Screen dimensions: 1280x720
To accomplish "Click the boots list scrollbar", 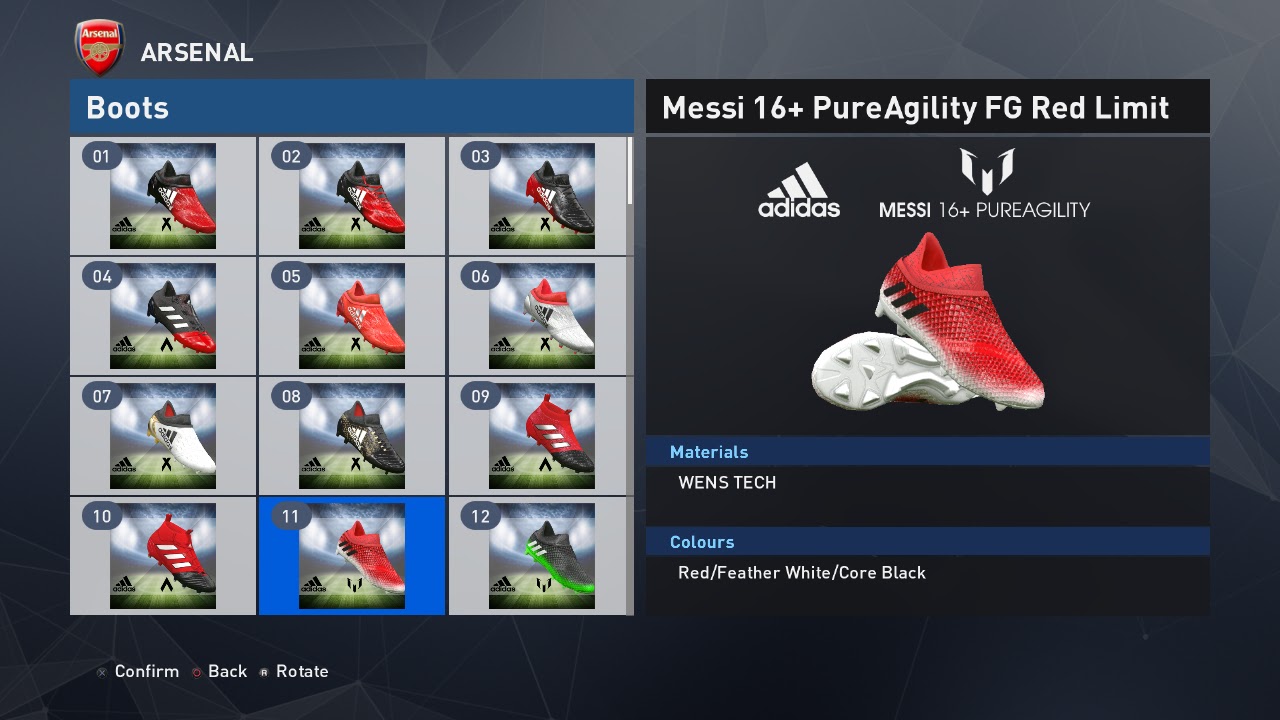I will pyautogui.click(x=630, y=172).
